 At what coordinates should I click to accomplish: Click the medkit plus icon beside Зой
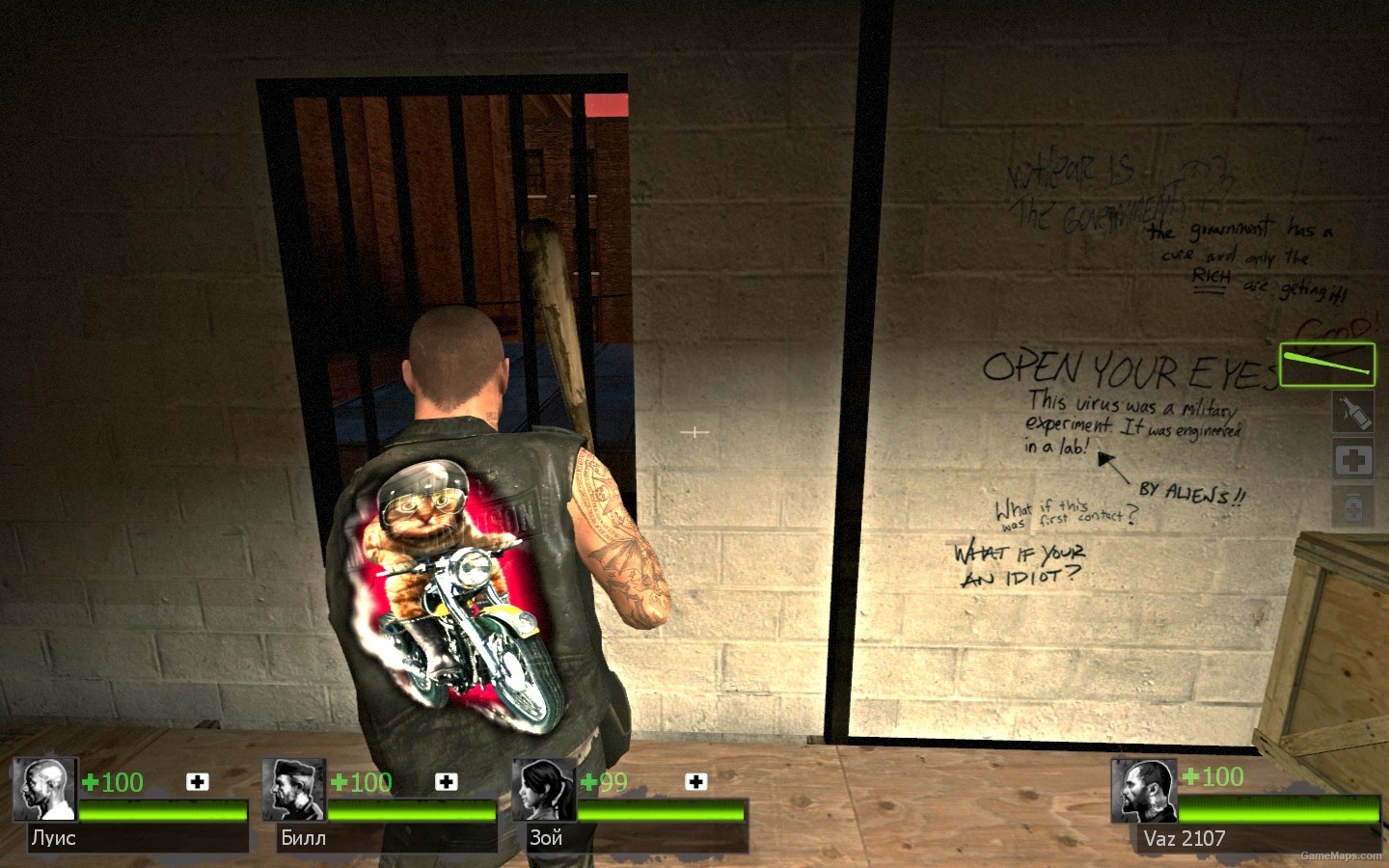tap(695, 782)
